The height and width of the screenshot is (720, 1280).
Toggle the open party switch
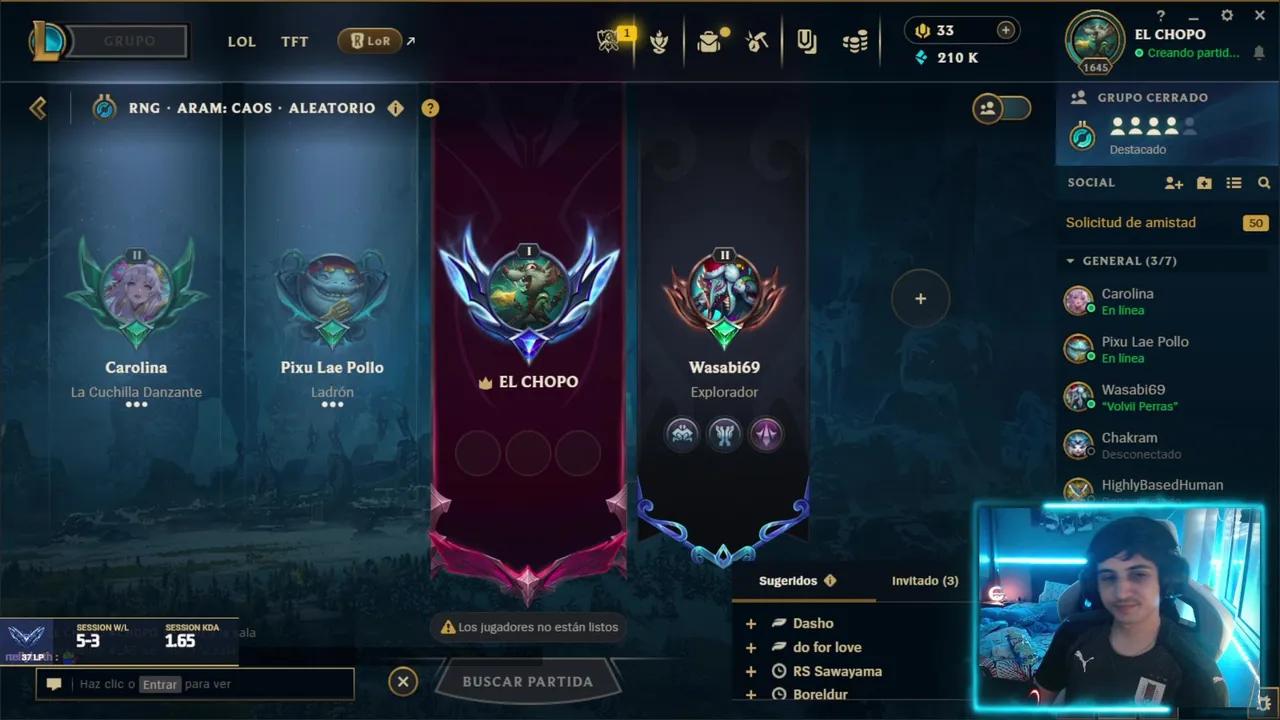coord(1010,110)
